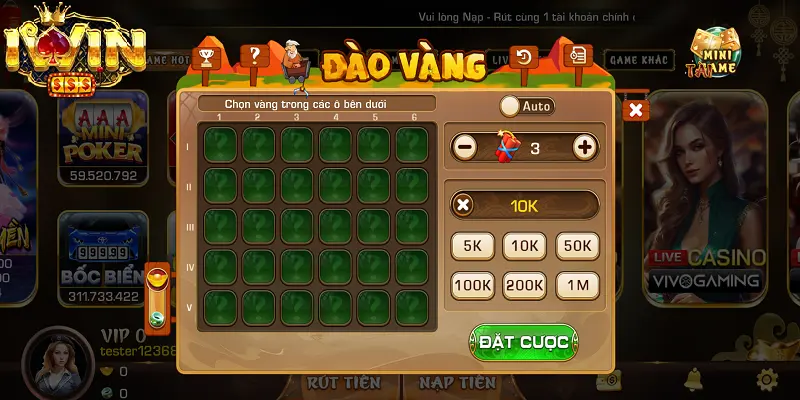Toggle the Auto option
This screenshot has height=400, width=800.
pyautogui.click(x=526, y=105)
